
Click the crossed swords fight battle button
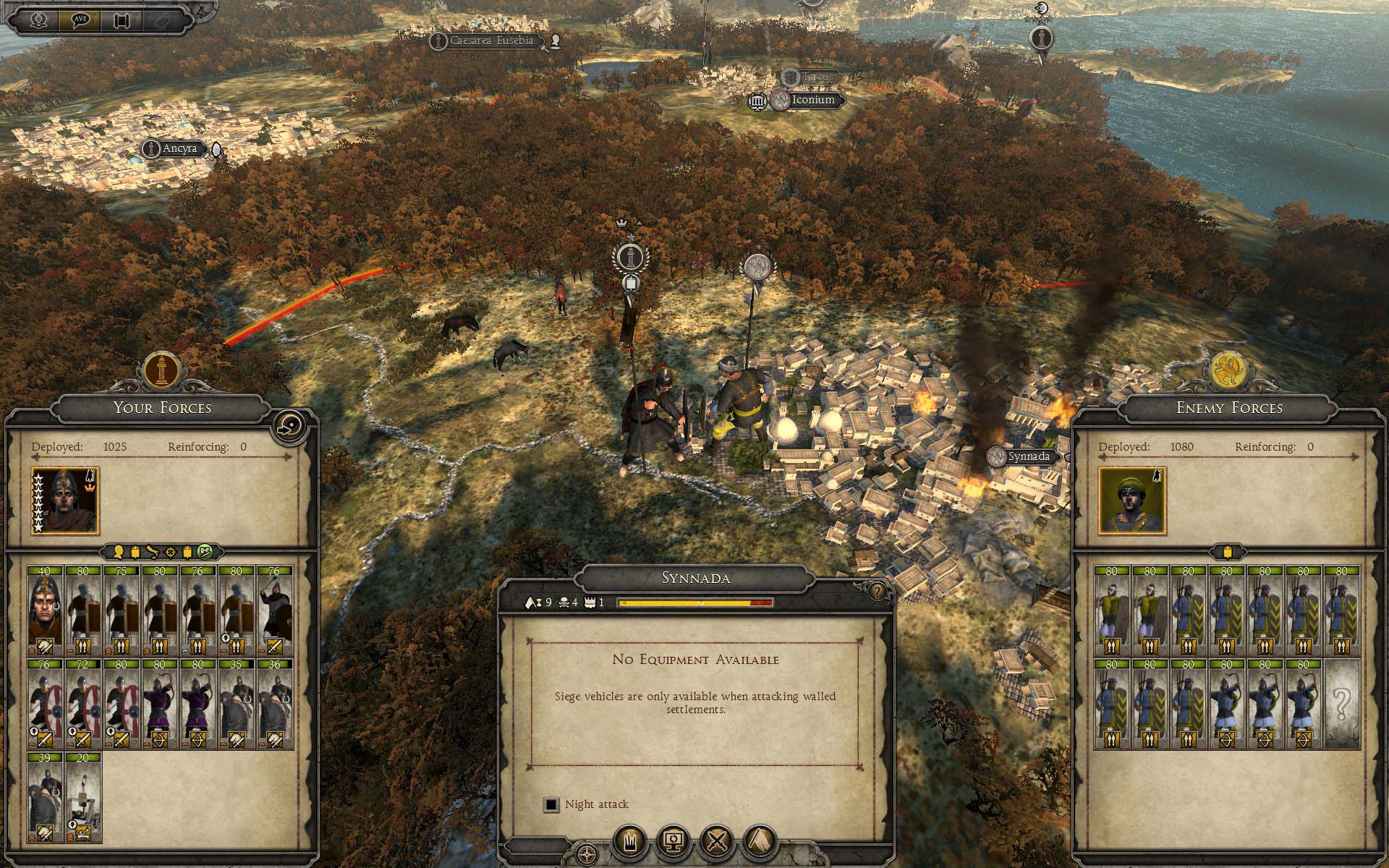point(717,841)
